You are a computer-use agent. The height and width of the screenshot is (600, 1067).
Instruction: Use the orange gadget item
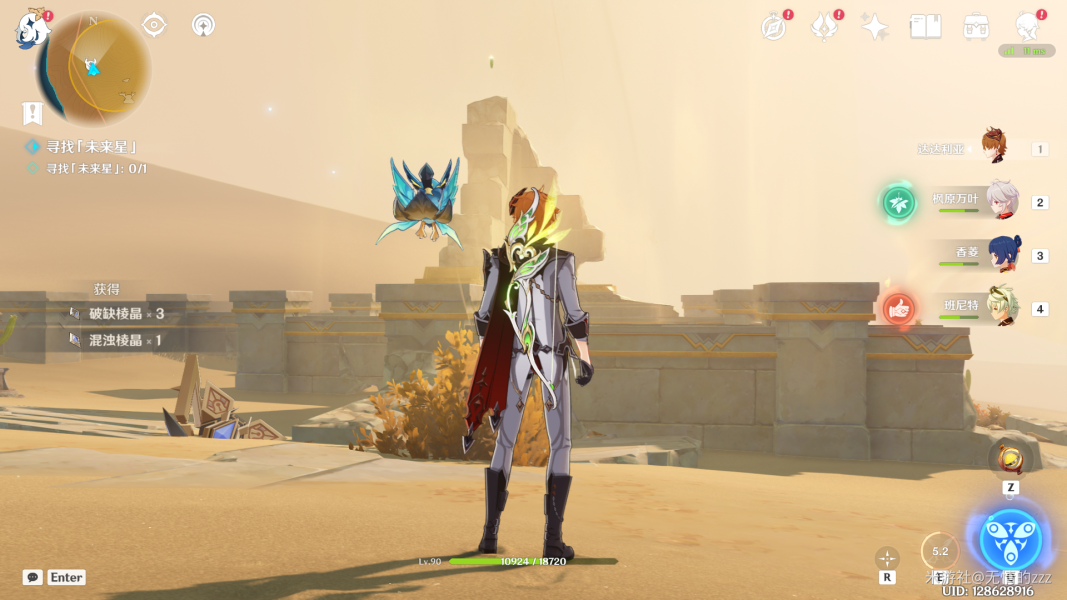click(1010, 461)
